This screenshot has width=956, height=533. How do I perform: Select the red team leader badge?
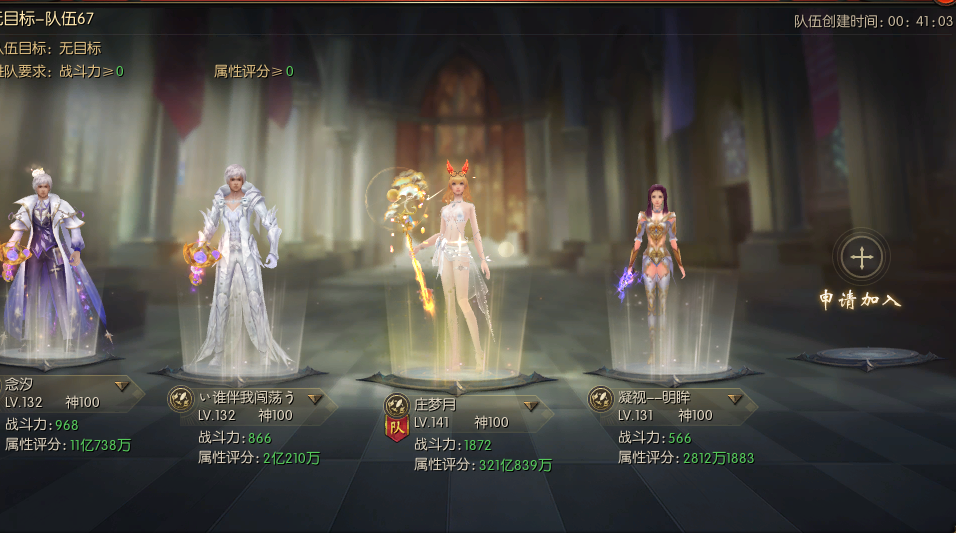tap(397, 428)
